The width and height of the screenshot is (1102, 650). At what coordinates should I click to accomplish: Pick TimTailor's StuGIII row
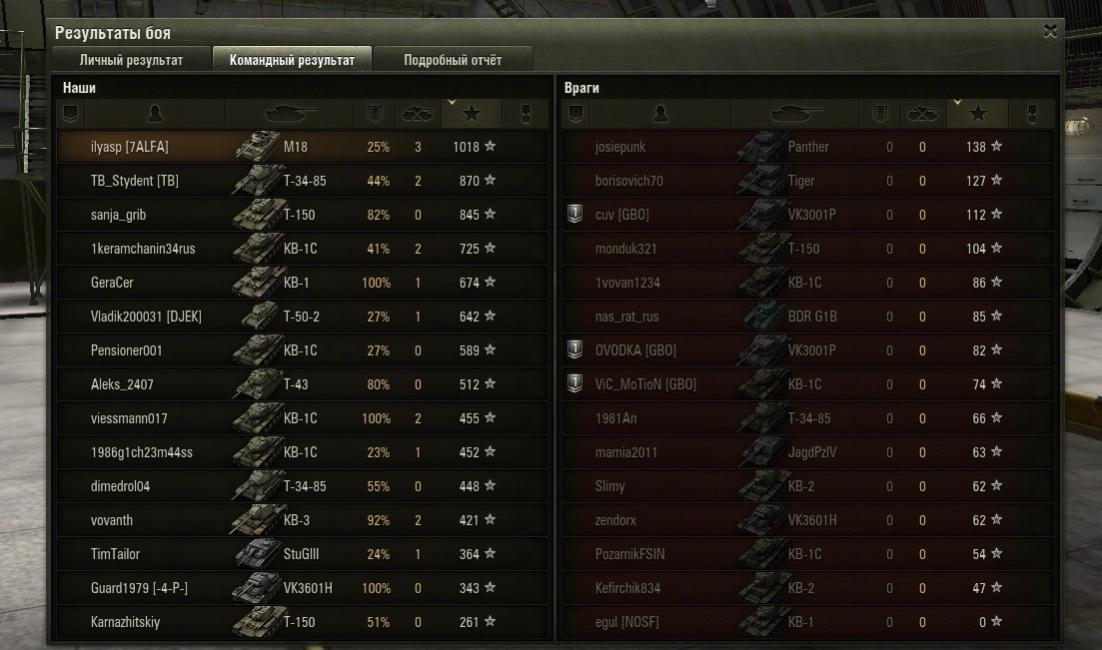pyautogui.click(x=302, y=554)
